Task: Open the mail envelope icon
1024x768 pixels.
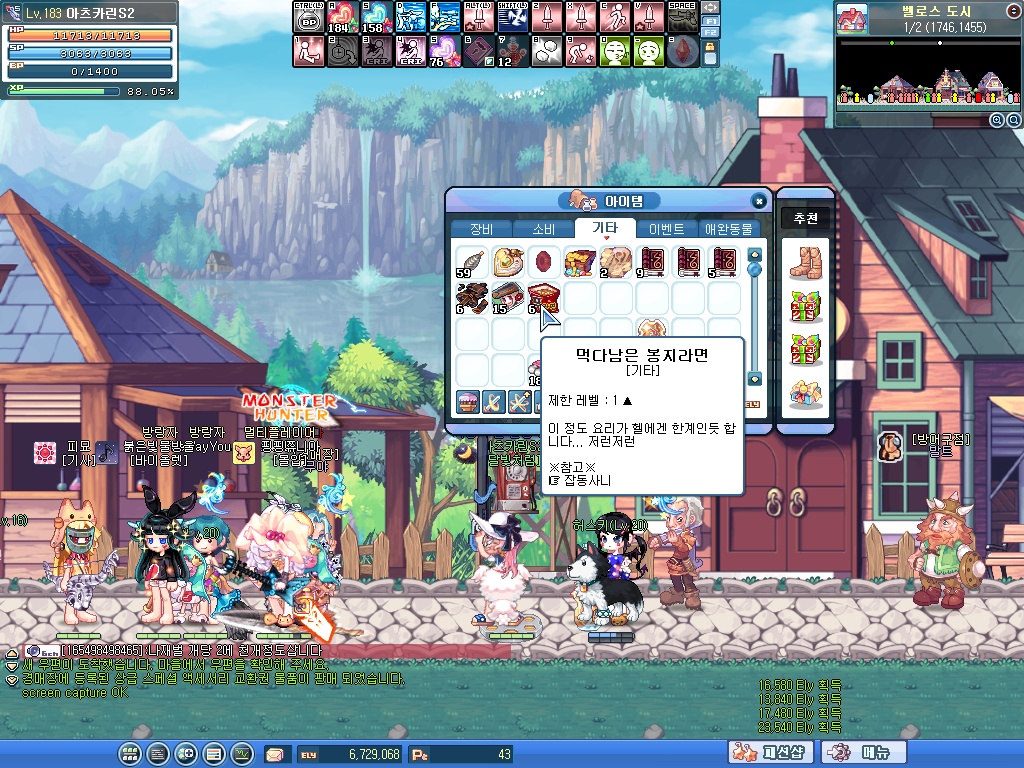Action: [275, 754]
